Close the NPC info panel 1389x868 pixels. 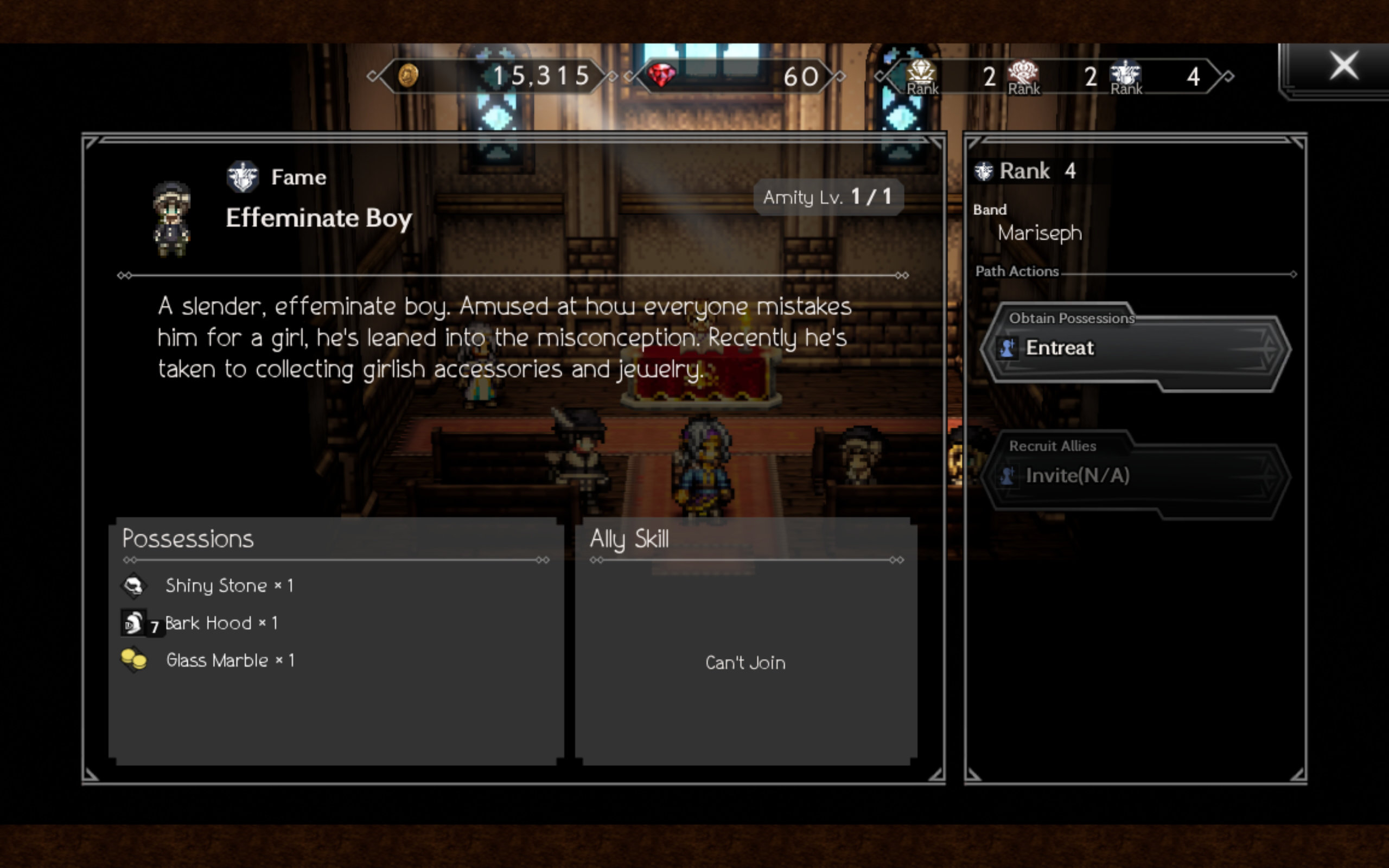pos(1343,66)
